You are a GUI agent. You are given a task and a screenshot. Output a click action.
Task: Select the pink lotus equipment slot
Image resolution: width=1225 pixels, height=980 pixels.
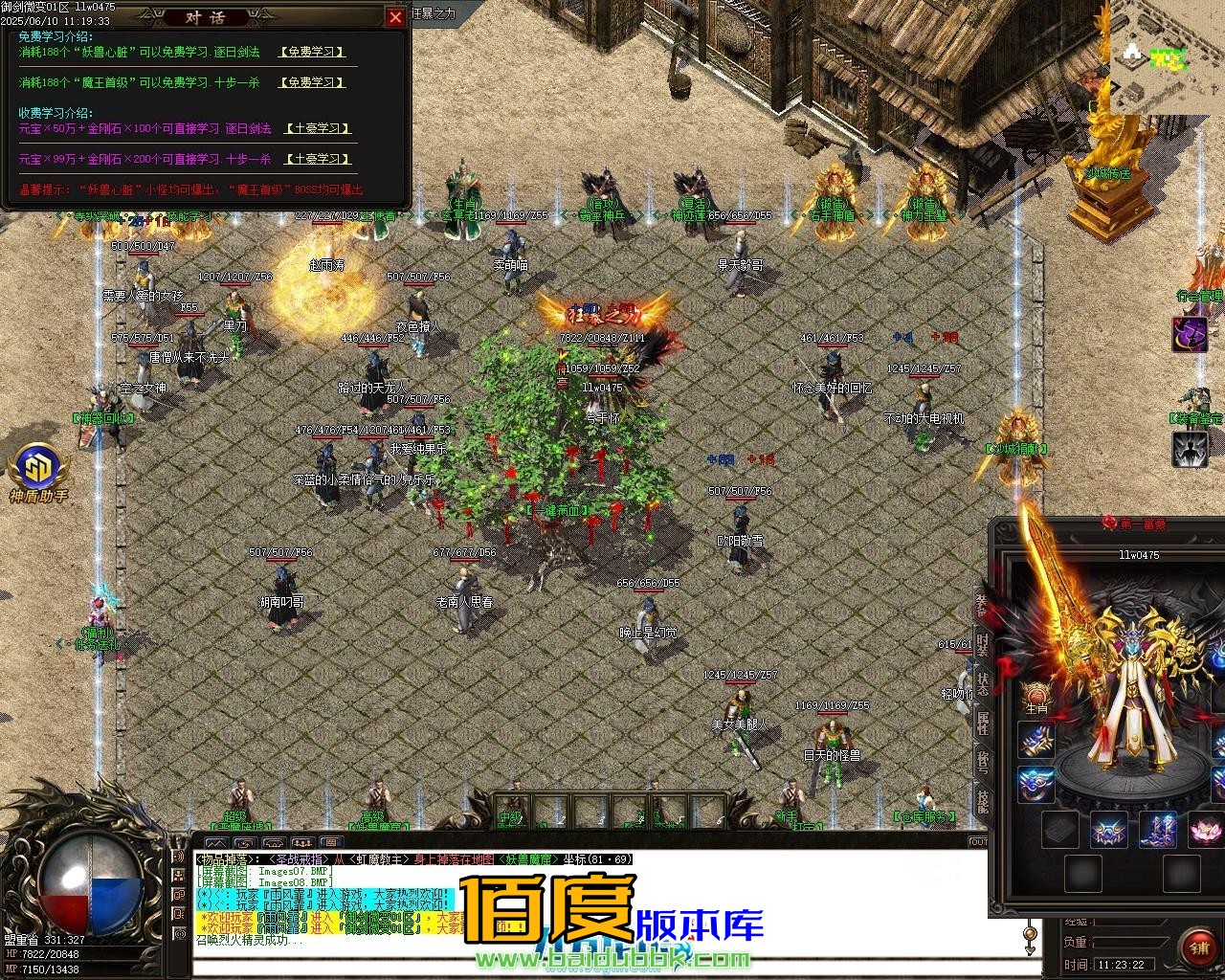pyautogui.click(x=1205, y=829)
